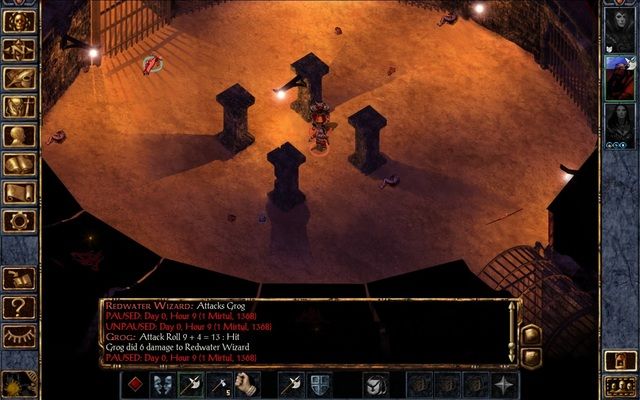Toggle rest with the closed eye icon
This screenshot has width=640, height=400.
point(19,335)
